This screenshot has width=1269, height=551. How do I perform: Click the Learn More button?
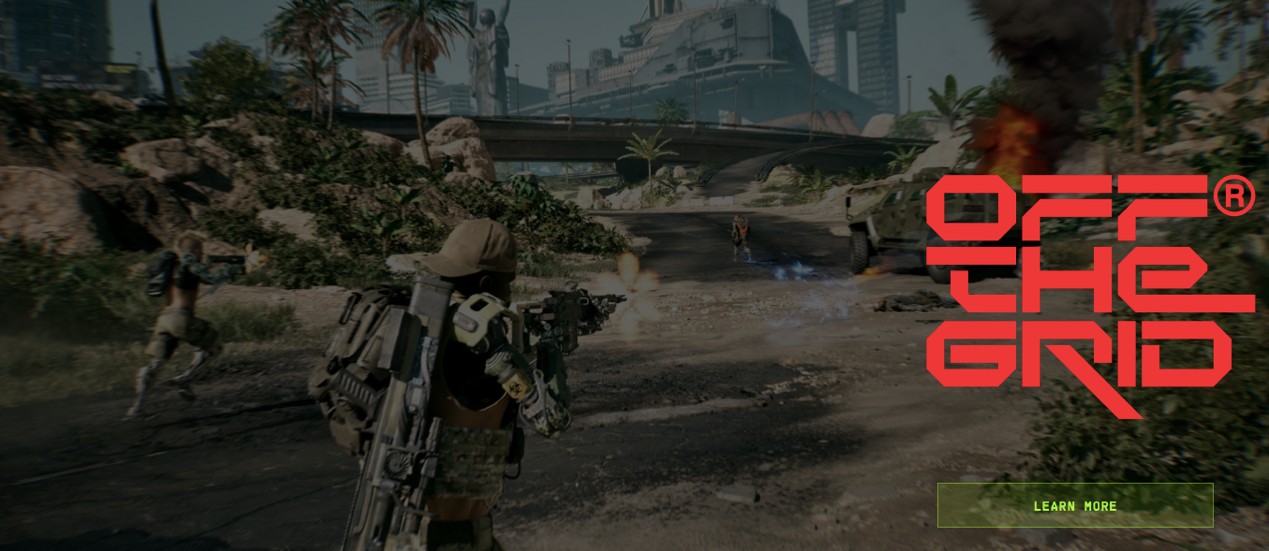1074,505
